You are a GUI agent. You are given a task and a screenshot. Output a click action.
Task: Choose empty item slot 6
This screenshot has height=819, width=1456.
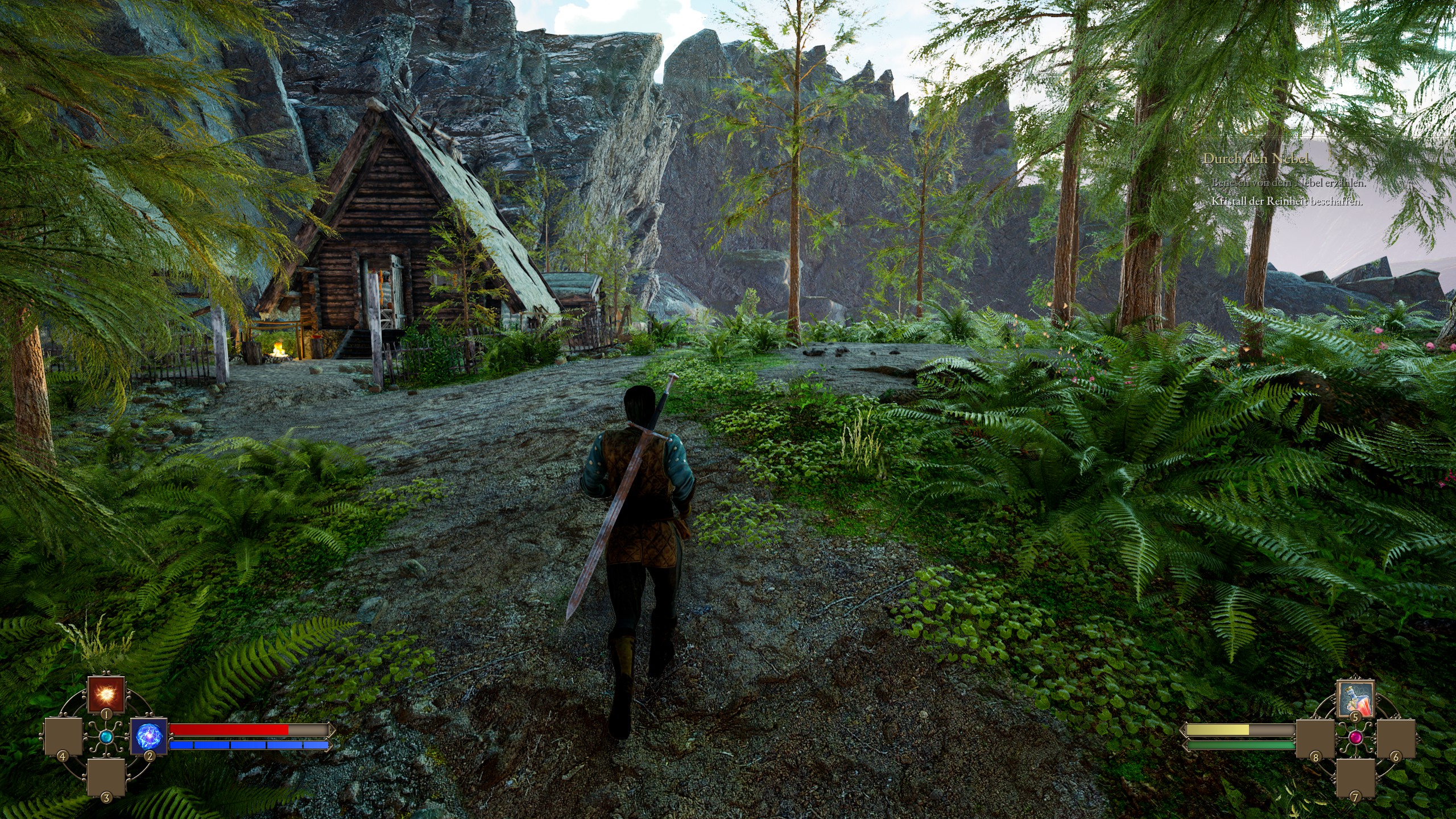[1396, 738]
